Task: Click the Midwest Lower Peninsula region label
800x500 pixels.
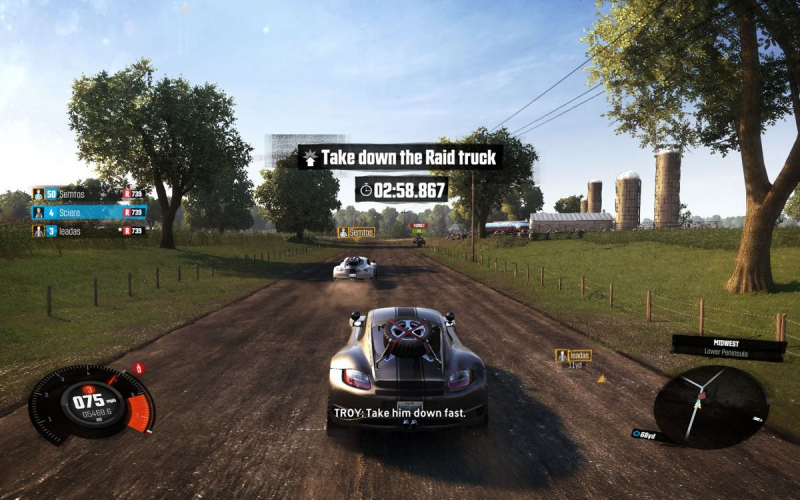Action: (x=727, y=347)
